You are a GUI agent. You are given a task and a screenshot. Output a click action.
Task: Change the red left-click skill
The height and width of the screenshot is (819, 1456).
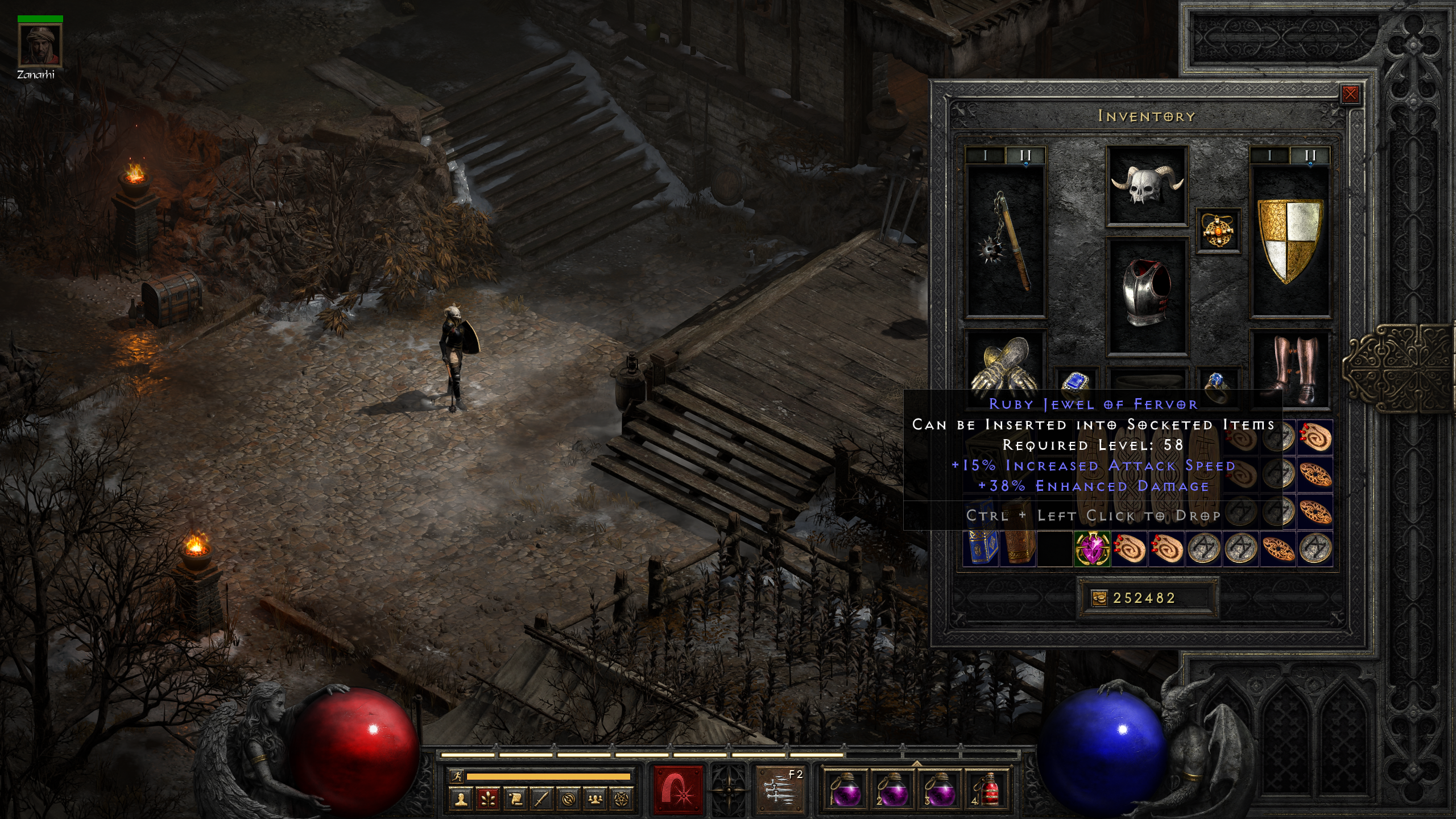coord(677,790)
